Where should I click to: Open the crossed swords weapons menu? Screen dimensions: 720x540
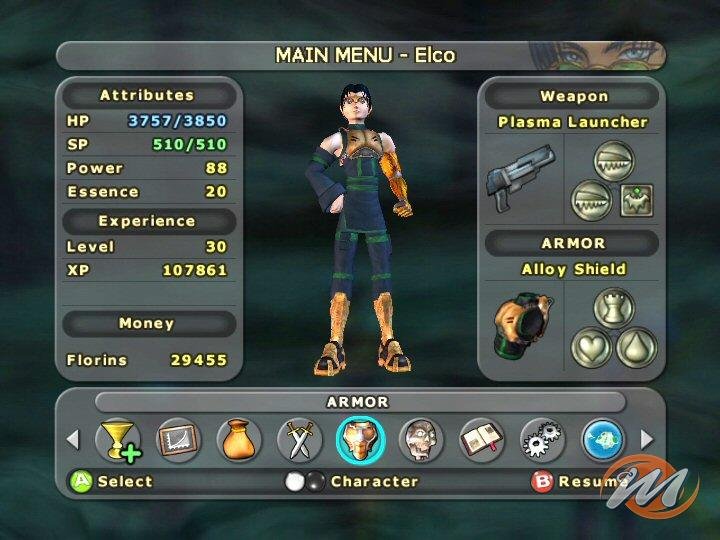coord(299,438)
